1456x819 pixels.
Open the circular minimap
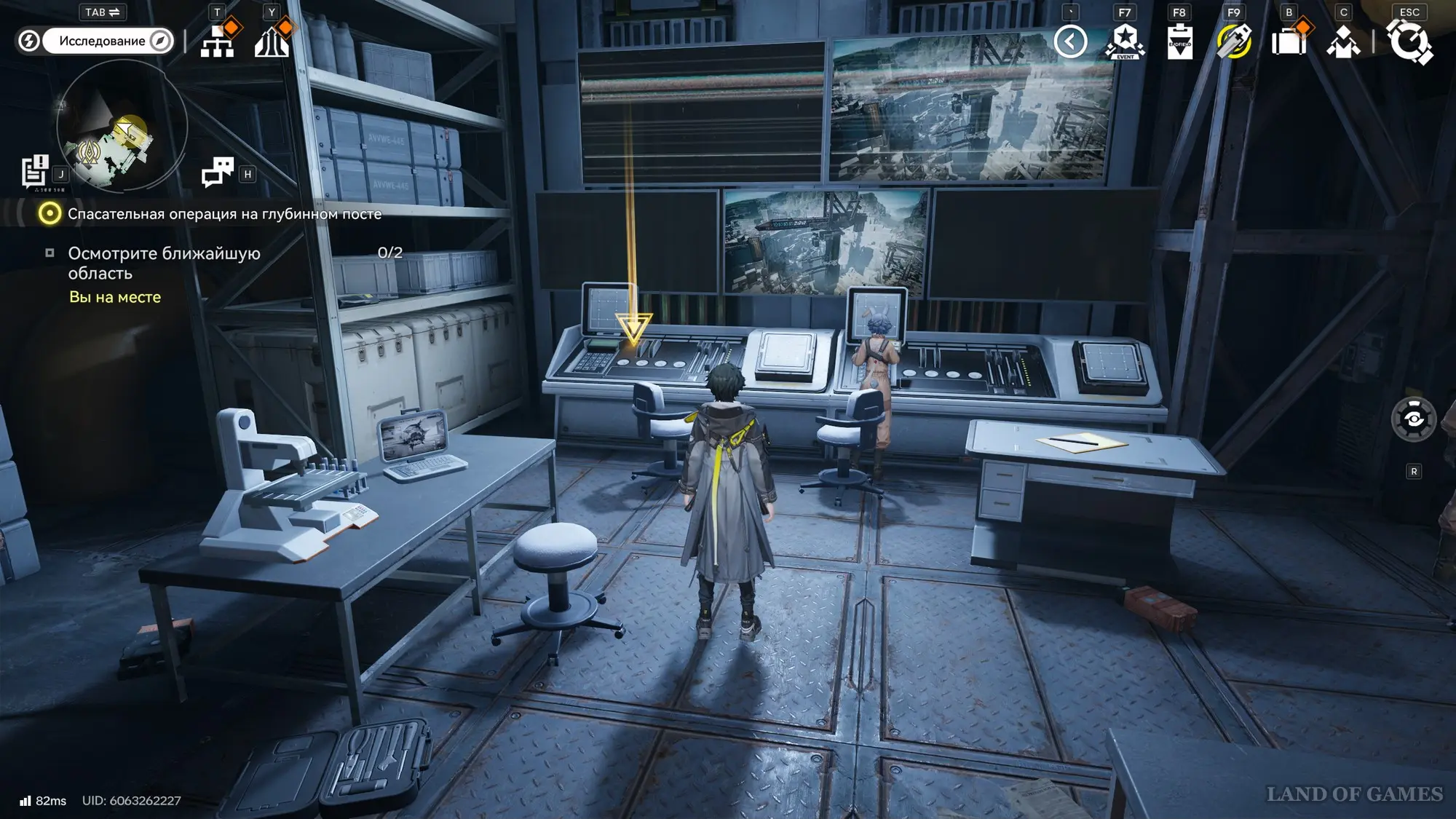pos(122,127)
